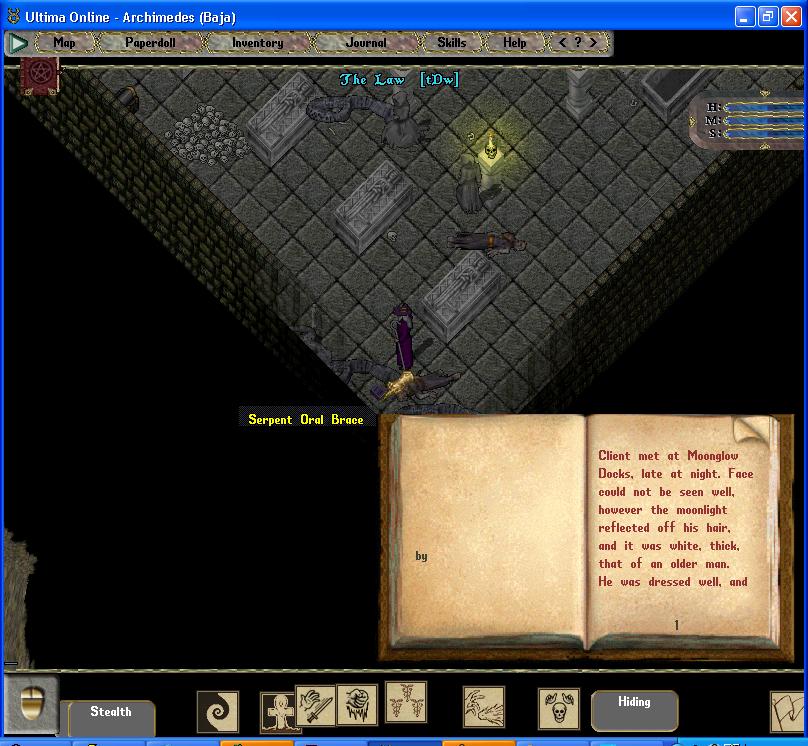
Task: Activate the Hiding skill button
Action: pos(634,703)
